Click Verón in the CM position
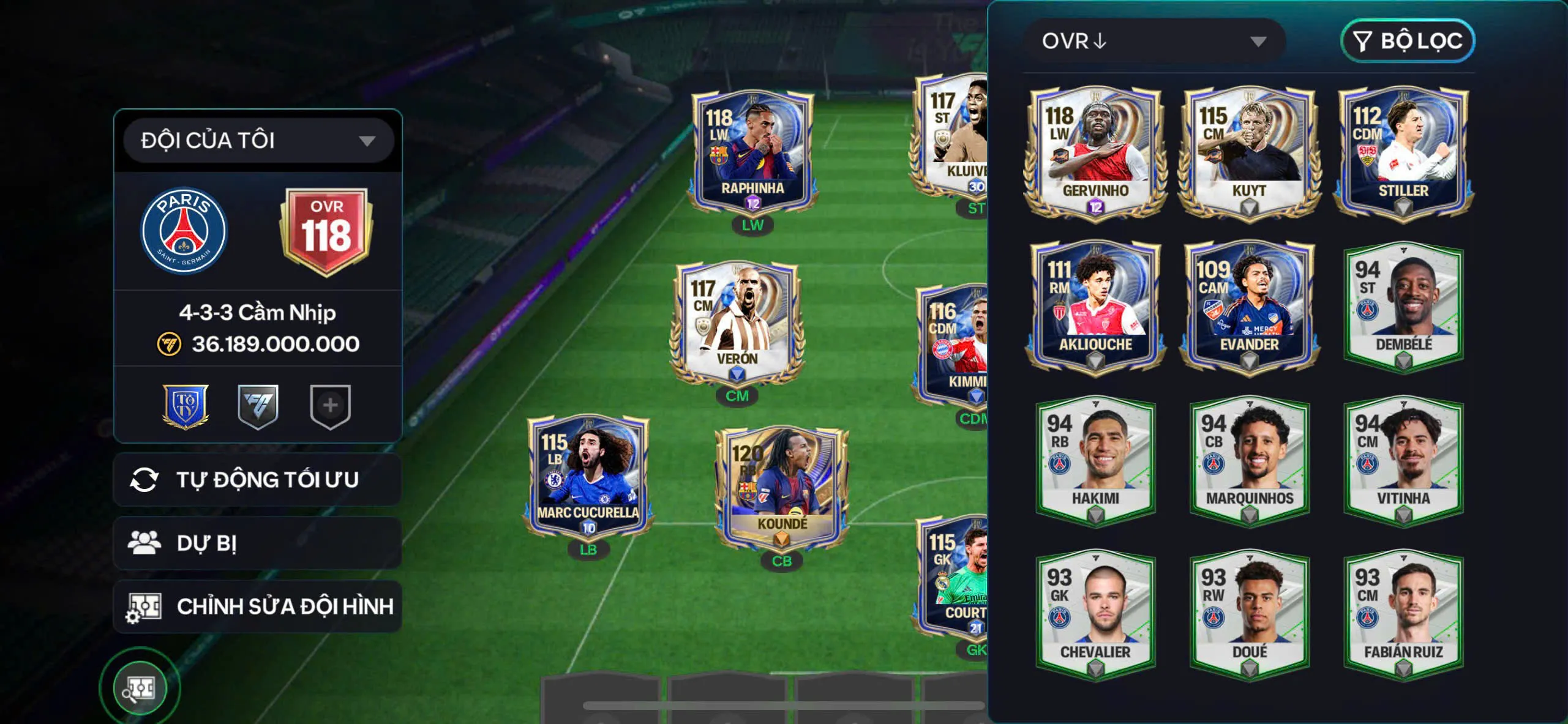Viewport: 1568px width, 724px height. pyautogui.click(x=737, y=323)
